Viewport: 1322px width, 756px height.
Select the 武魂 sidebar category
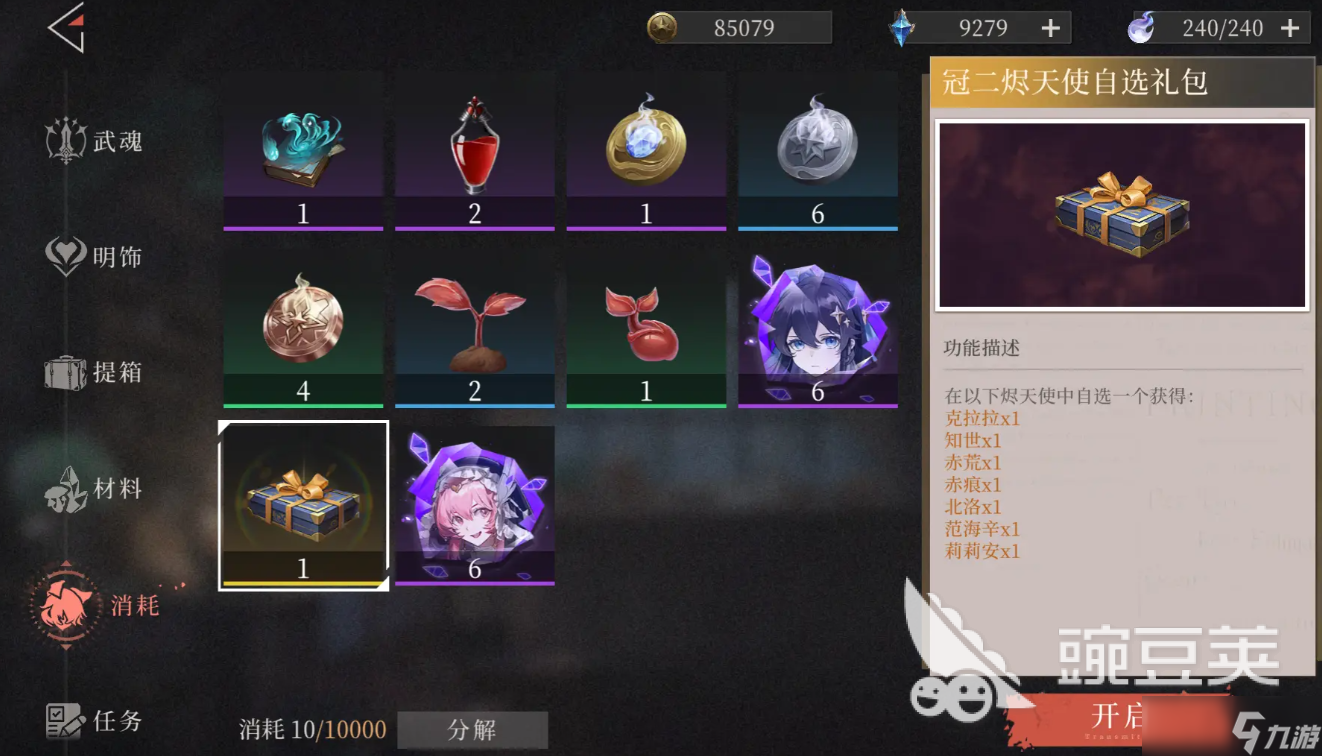point(95,140)
